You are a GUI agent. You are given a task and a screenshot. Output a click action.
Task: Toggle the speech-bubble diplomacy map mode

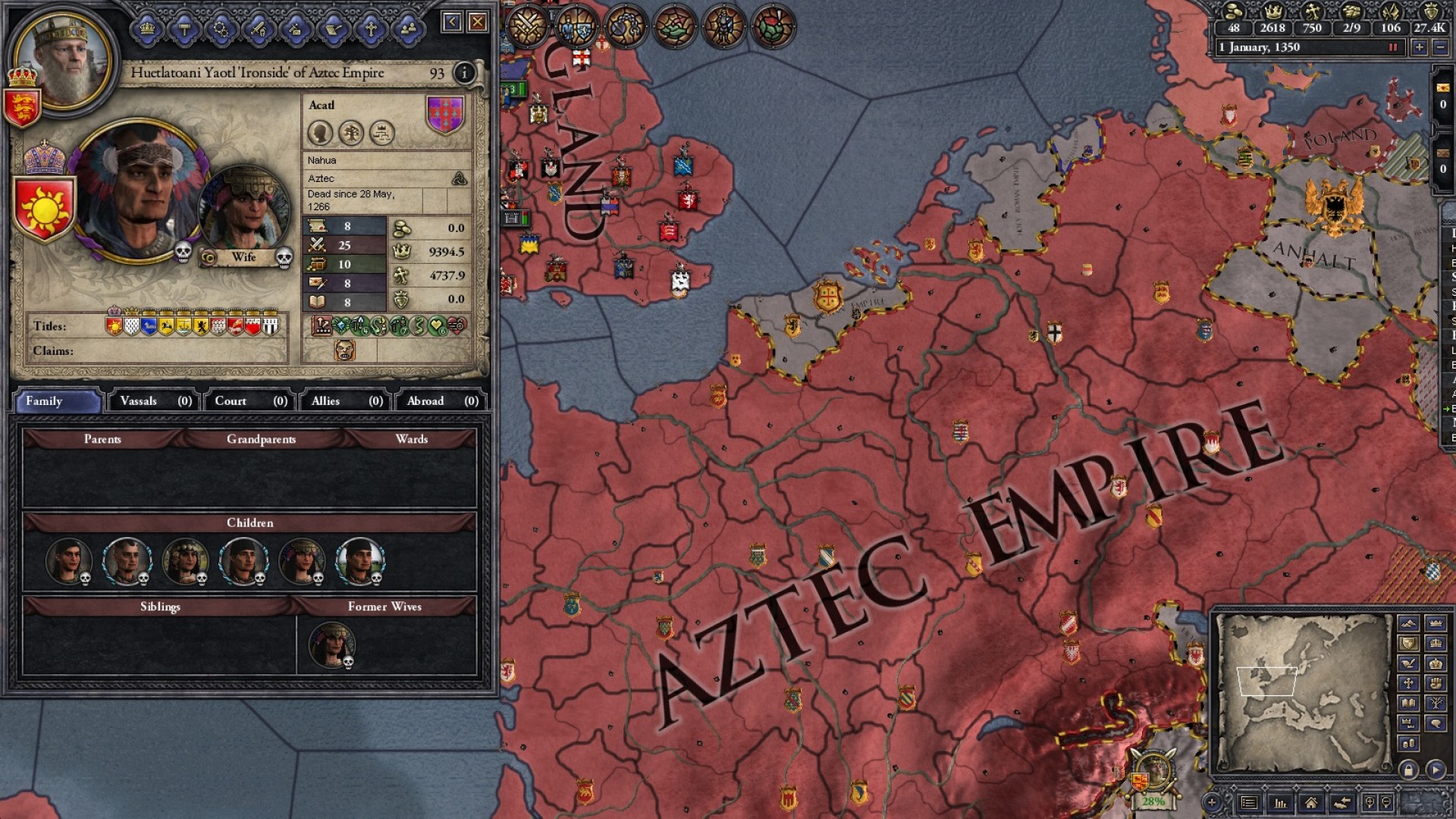click(1436, 723)
